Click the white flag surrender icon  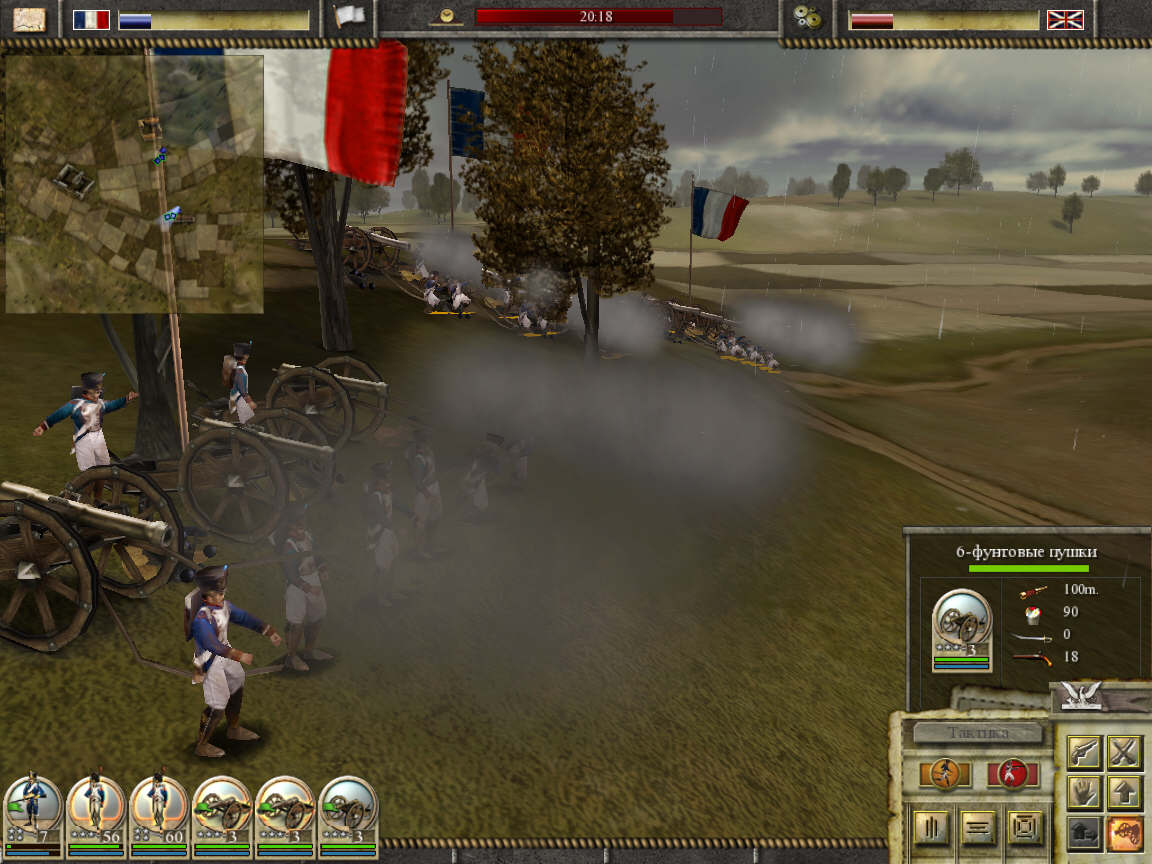350,17
